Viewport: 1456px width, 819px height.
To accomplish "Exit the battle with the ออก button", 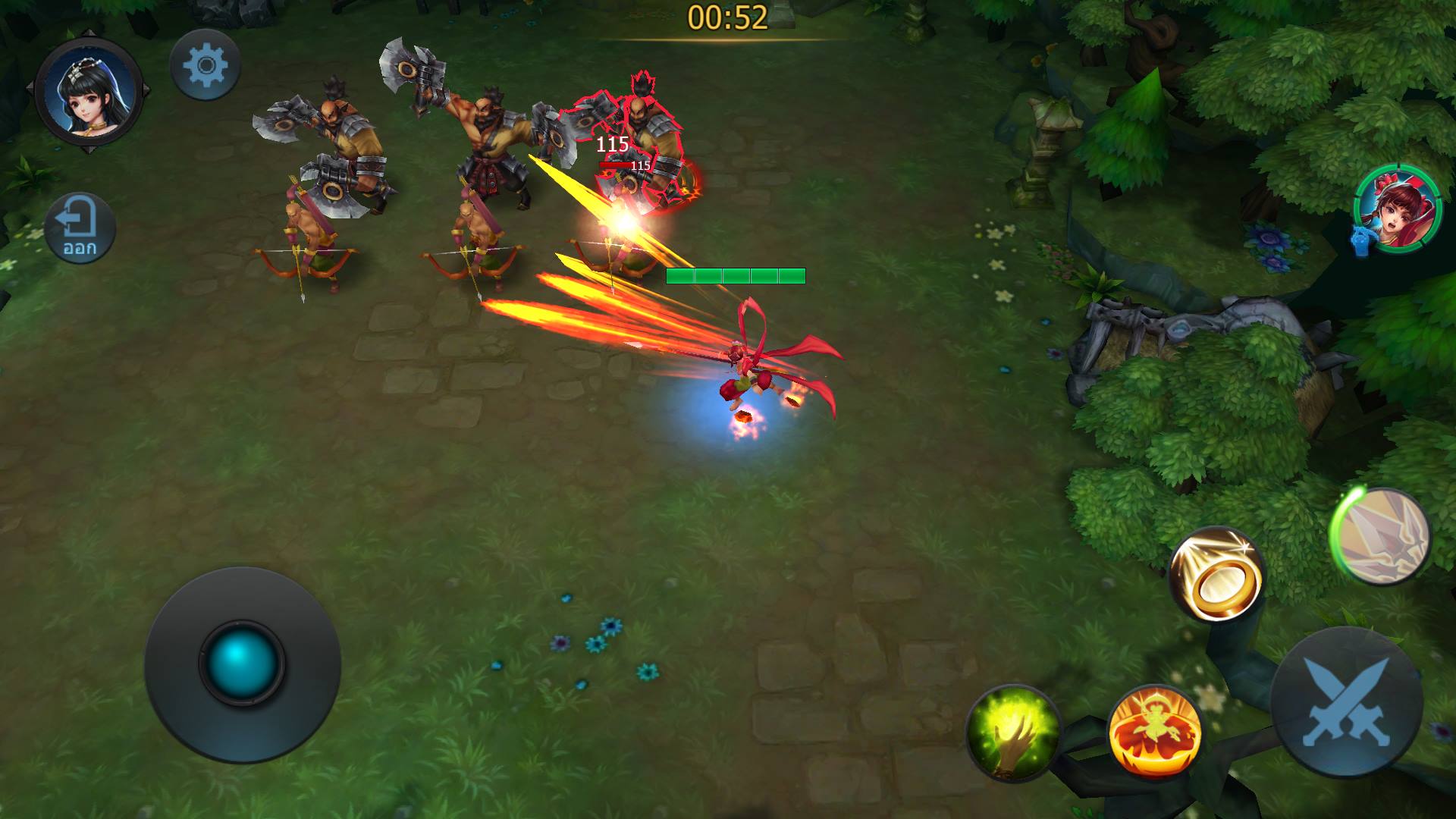I will click(80, 227).
